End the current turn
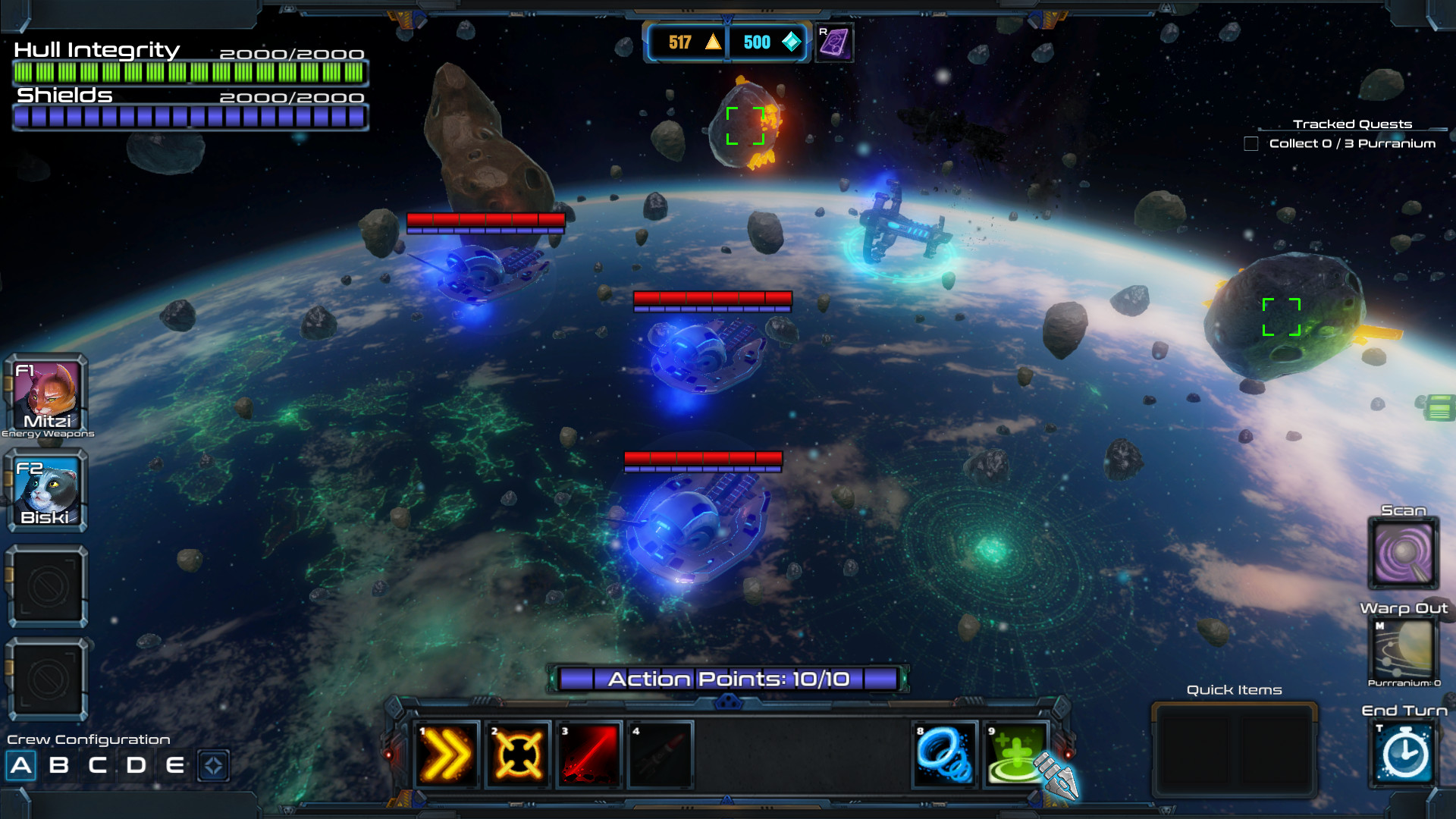Viewport: 1456px width, 819px height. click(1404, 754)
